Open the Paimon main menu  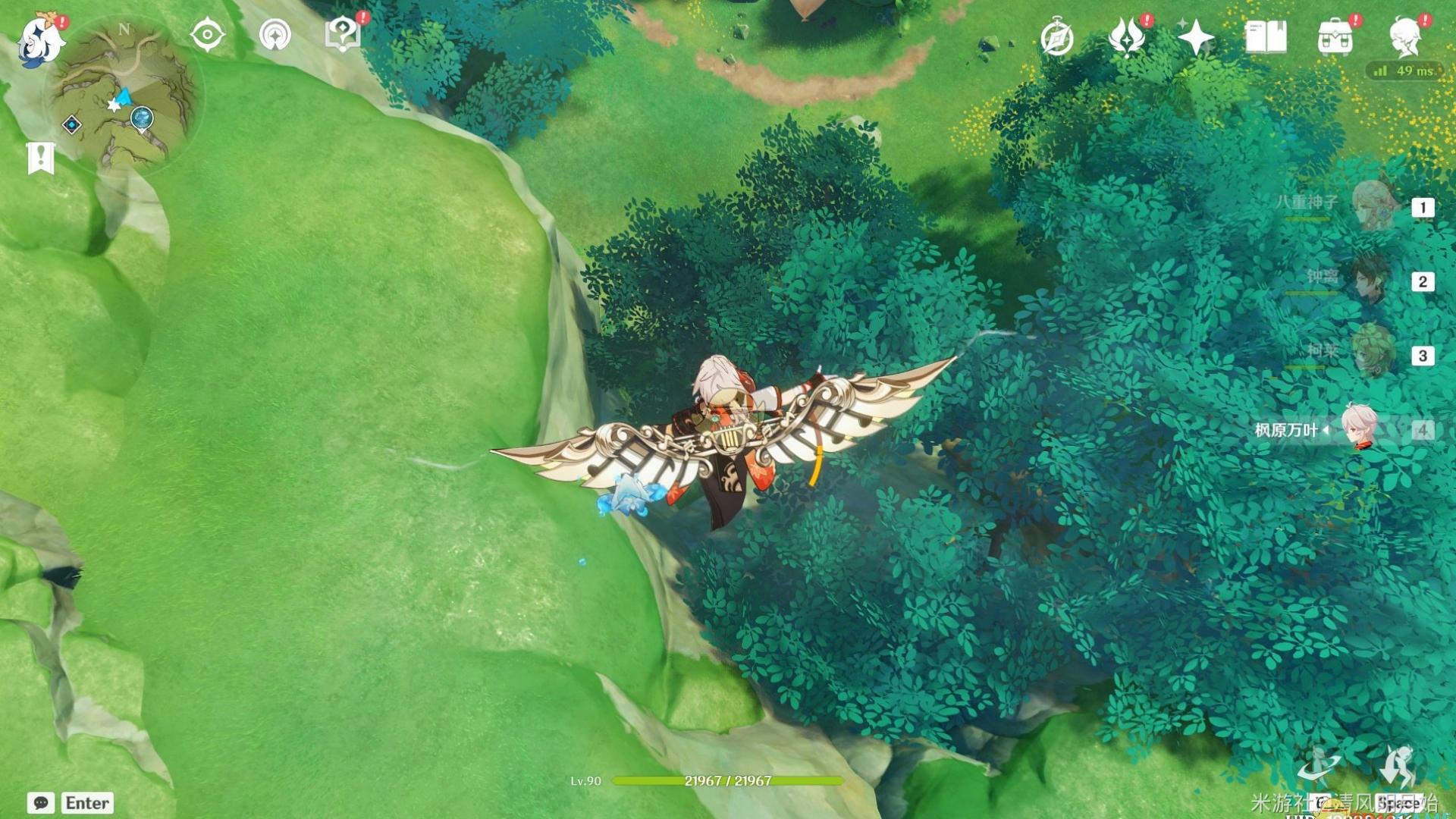(42, 38)
